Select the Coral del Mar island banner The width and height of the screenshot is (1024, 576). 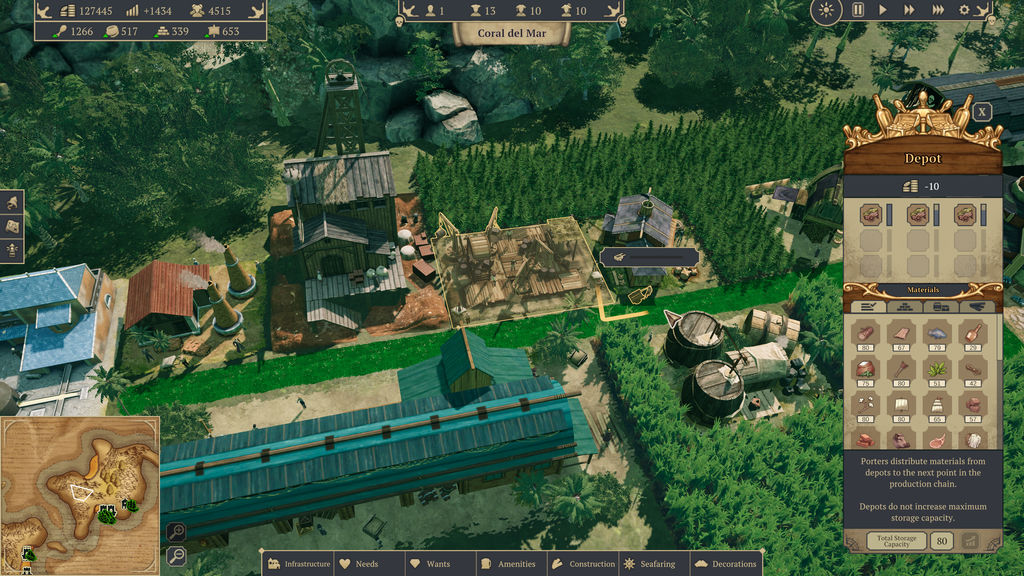[511, 31]
